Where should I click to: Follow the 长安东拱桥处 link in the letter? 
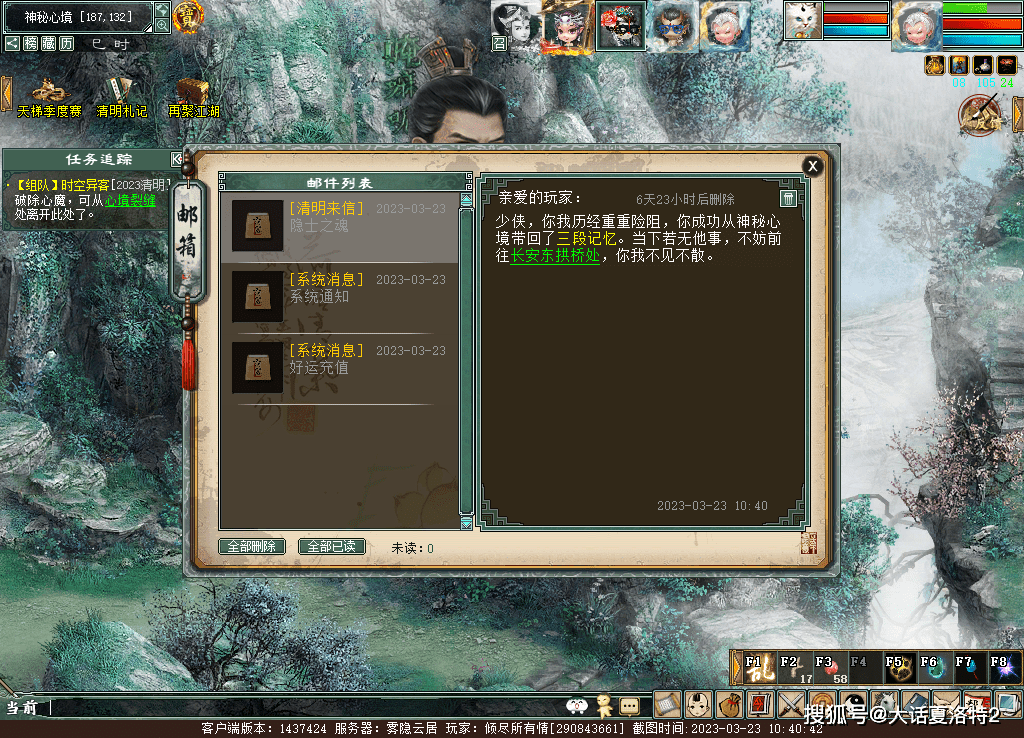555,255
